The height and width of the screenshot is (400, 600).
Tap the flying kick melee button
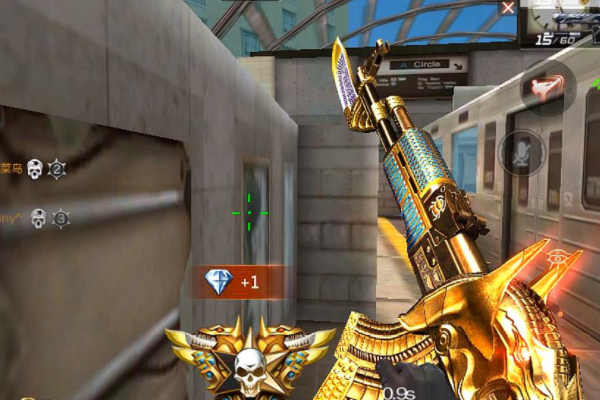point(547,88)
